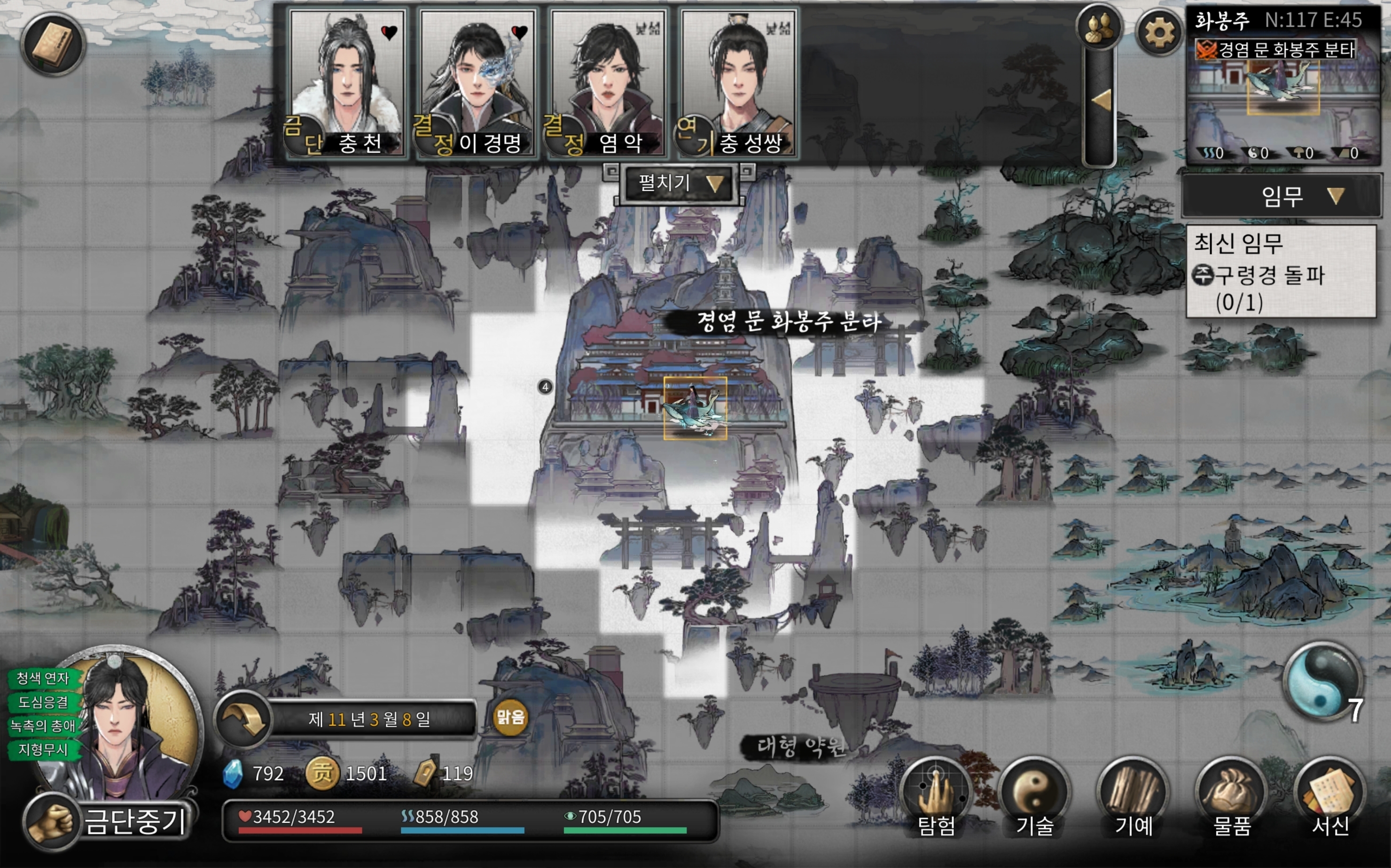Collapse the side panel with the arrow
This screenshot has height=868, width=1391.
tap(1101, 101)
